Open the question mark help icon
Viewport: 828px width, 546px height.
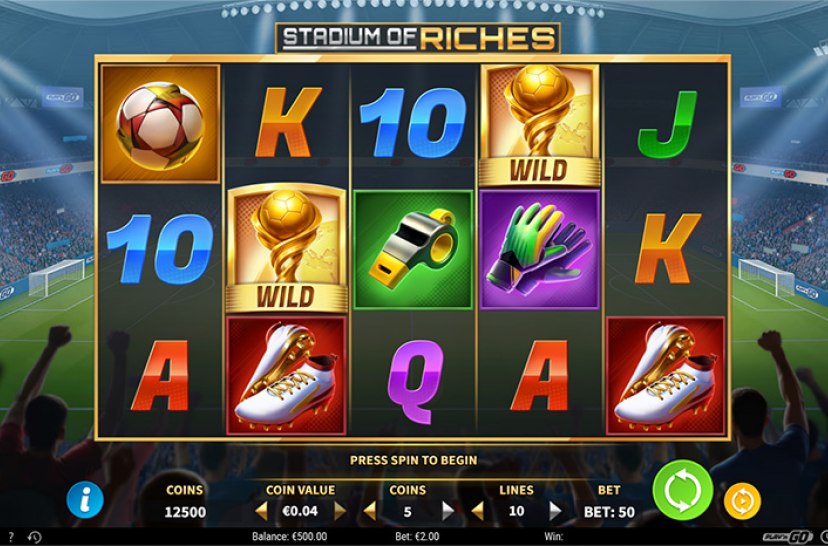point(10,538)
